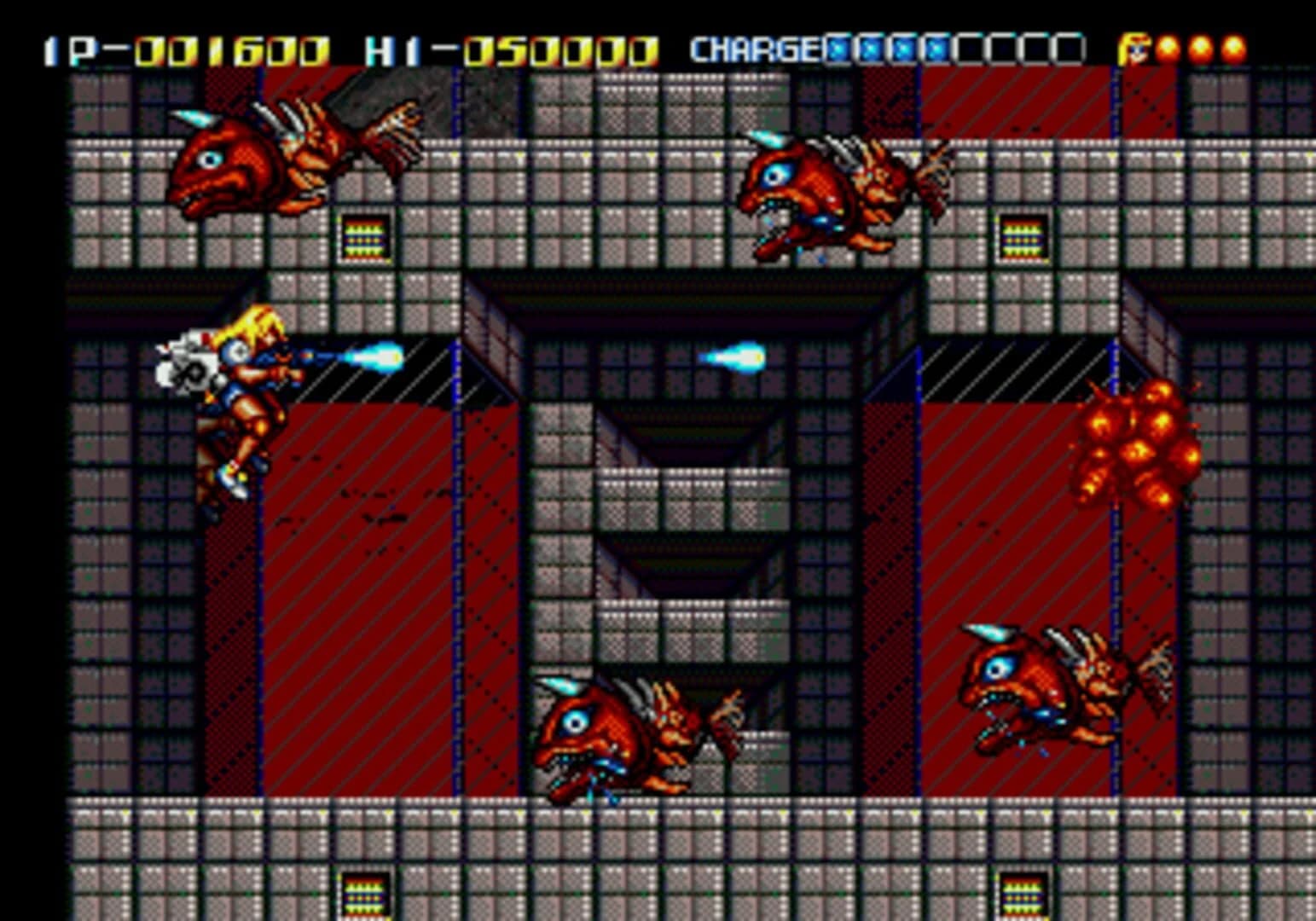Toggle the first filled blue CHARGE cell
The height and width of the screenshot is (921, 1316).
(x=838, y=49)
